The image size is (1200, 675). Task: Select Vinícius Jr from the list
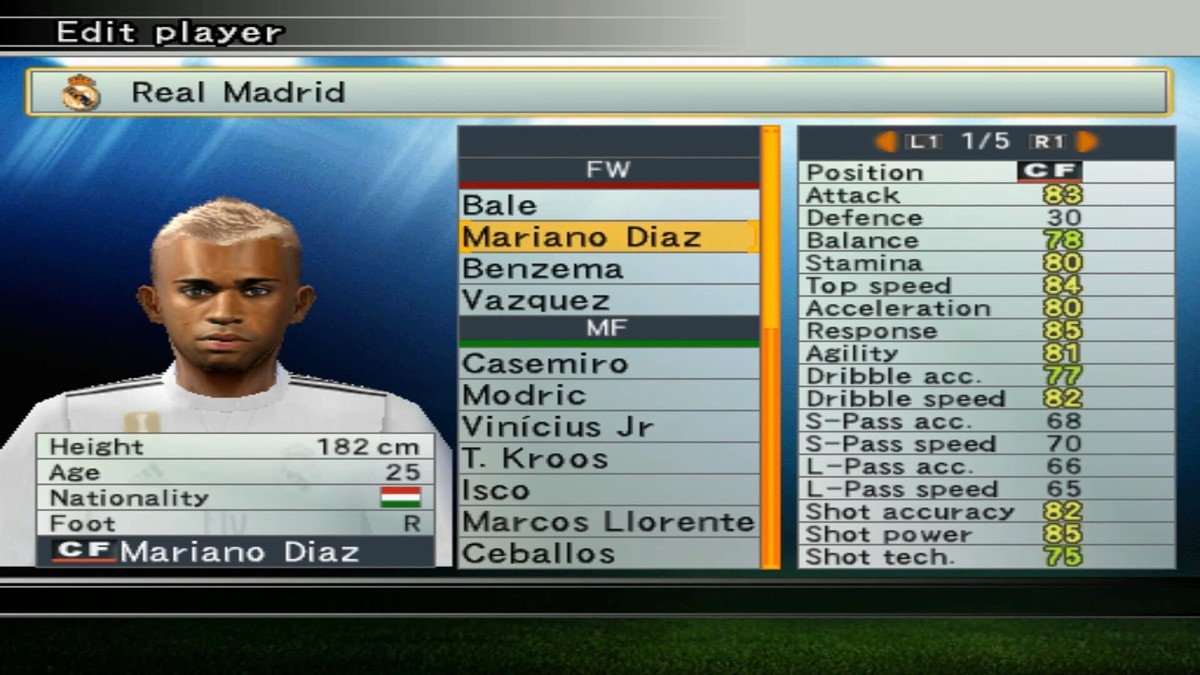pos(608,427)
